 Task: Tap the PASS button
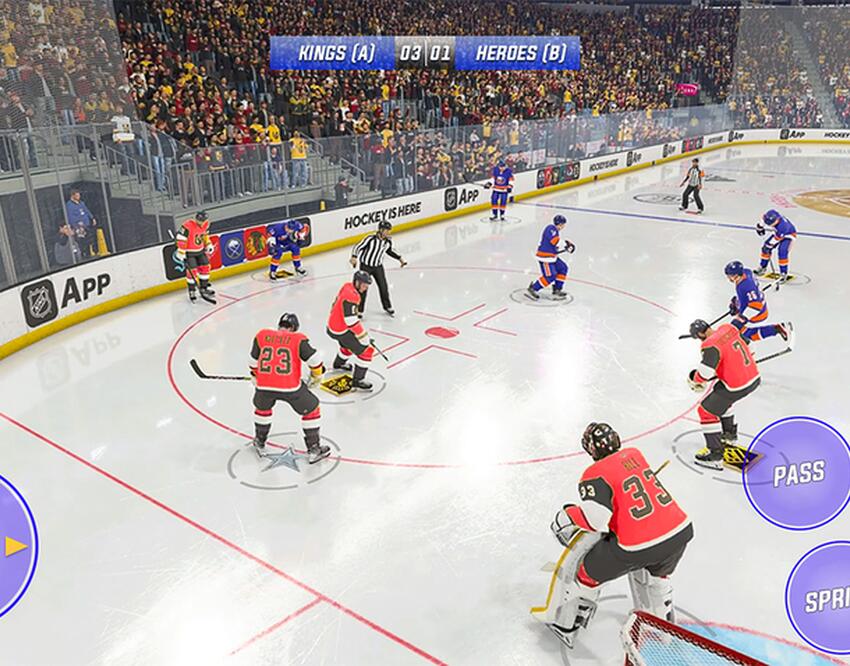(x=798, y=473)
